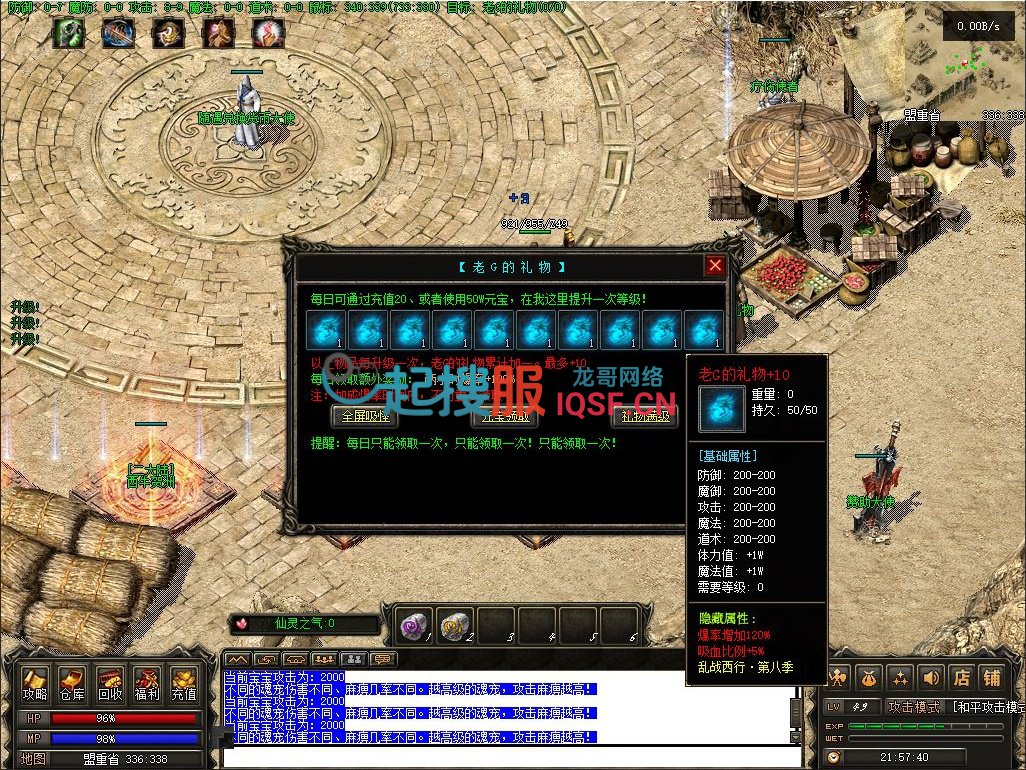Click the 地图 map button
The image size is (1026, 770).
pyautogui.click(x=35, y=759)
